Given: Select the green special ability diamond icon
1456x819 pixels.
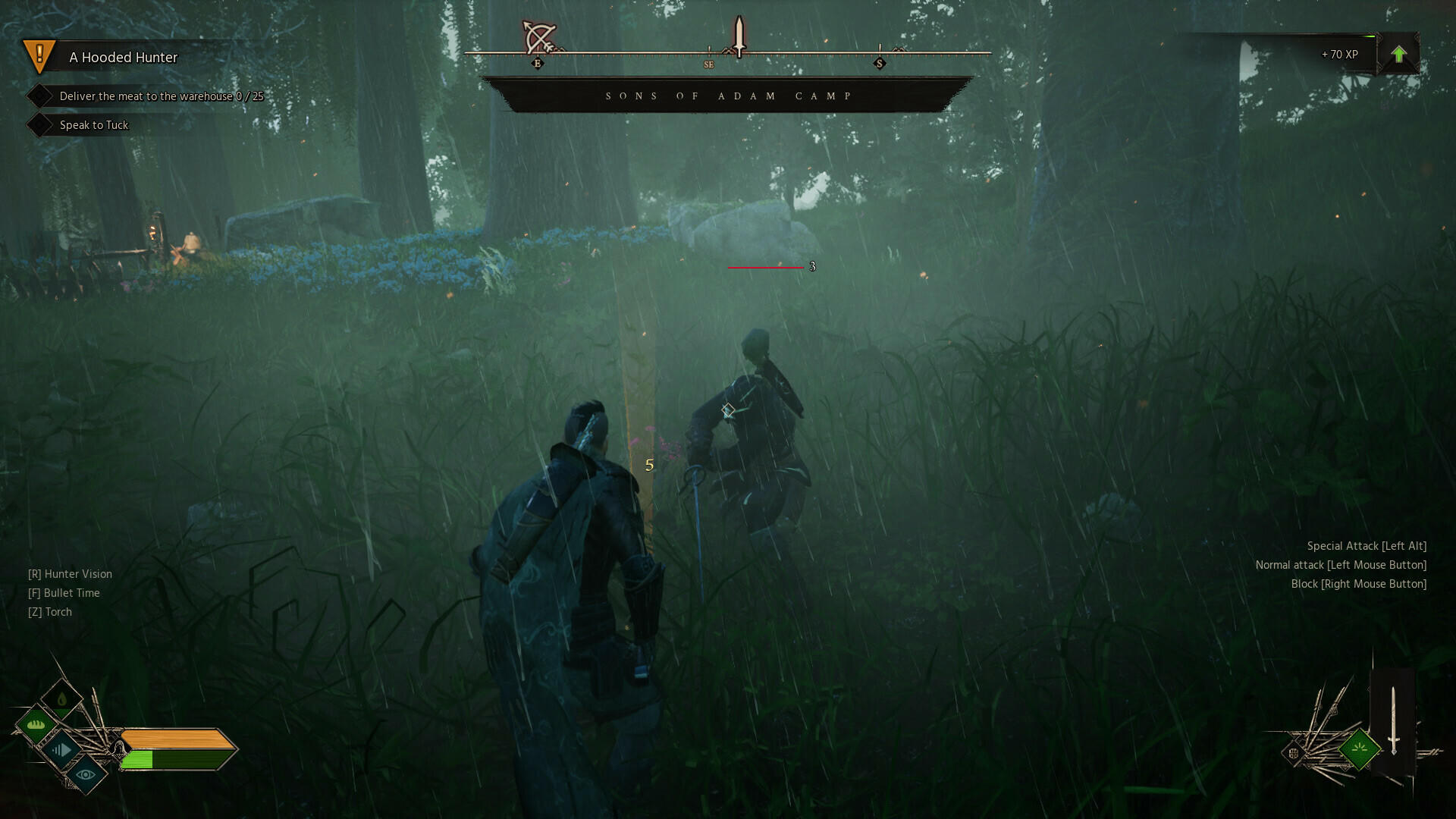Looking at the screenshot, I should pyautogui.click(x=1359, y=750).
